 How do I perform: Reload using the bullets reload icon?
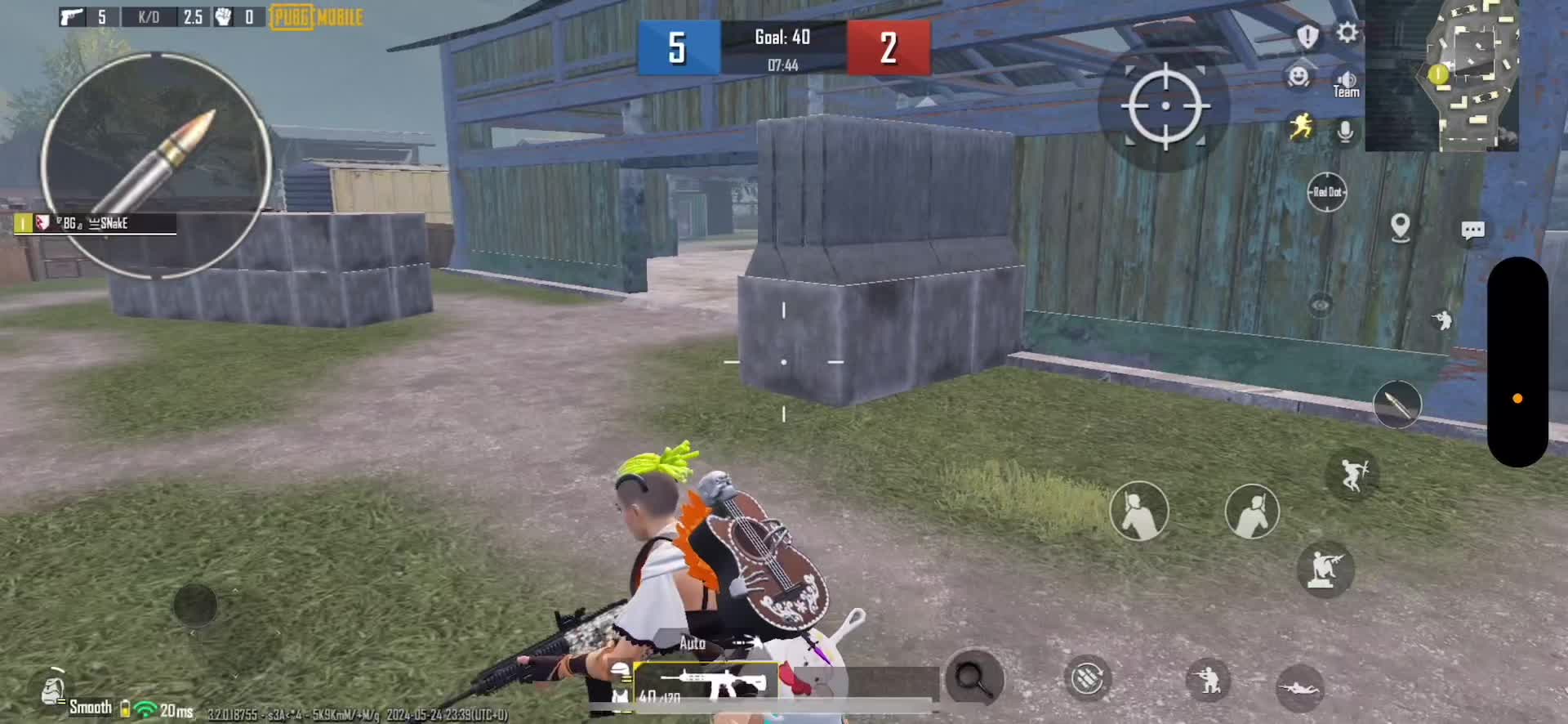tap(1087, 678)
